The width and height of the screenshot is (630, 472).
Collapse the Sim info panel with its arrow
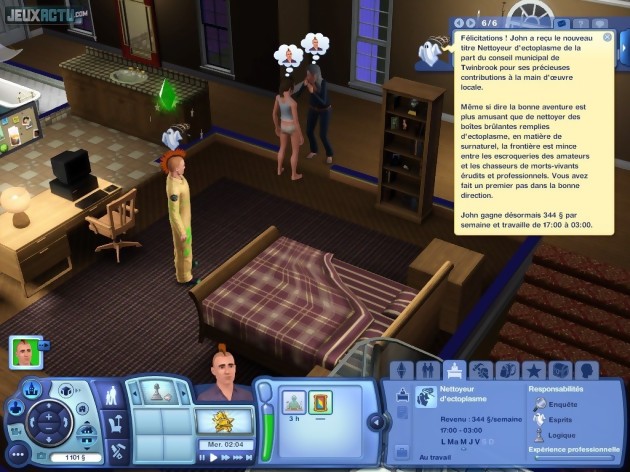pos(377,421)
